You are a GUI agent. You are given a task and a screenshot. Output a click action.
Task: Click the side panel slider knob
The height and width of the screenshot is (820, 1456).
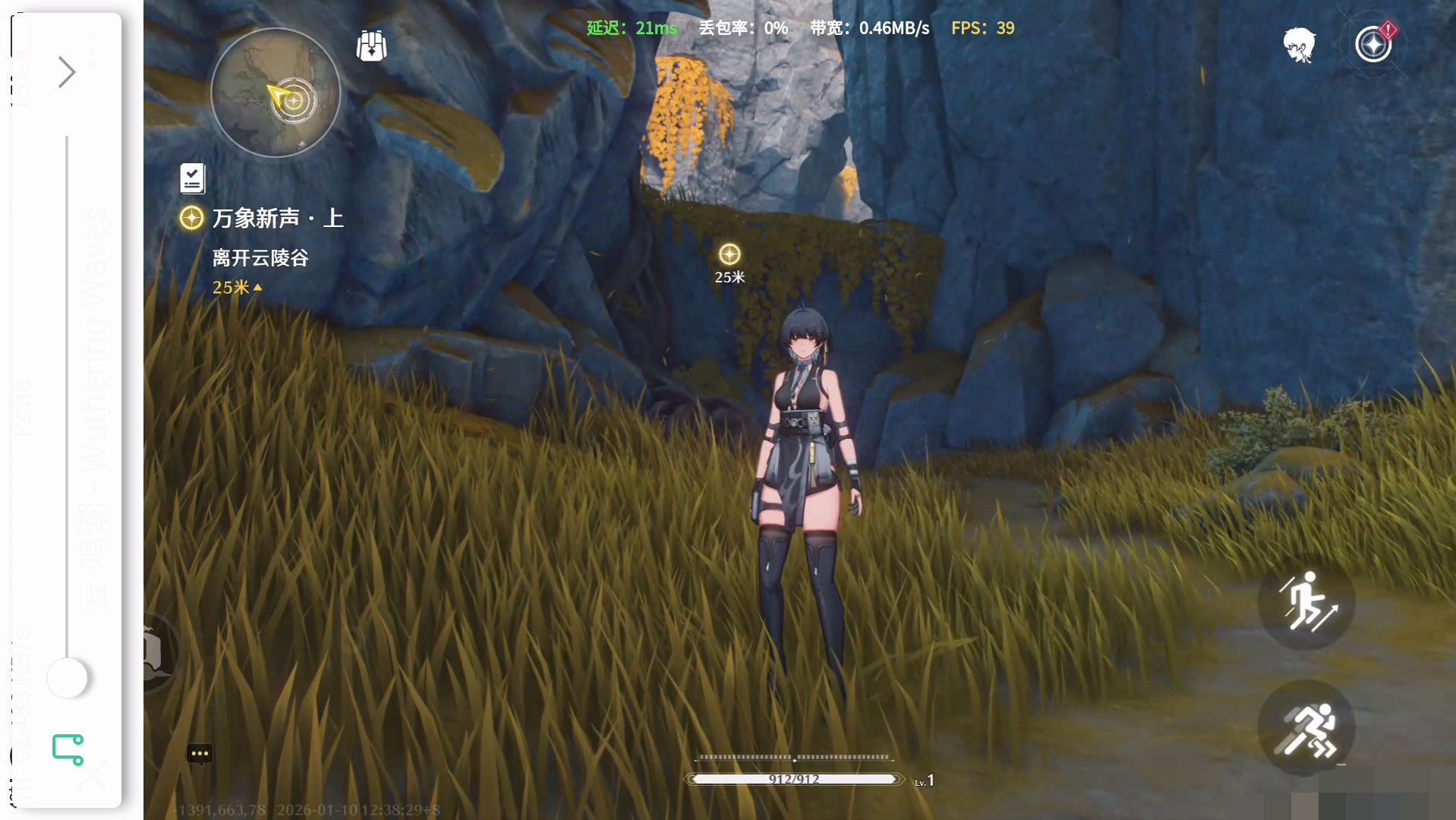pos(68,677)
